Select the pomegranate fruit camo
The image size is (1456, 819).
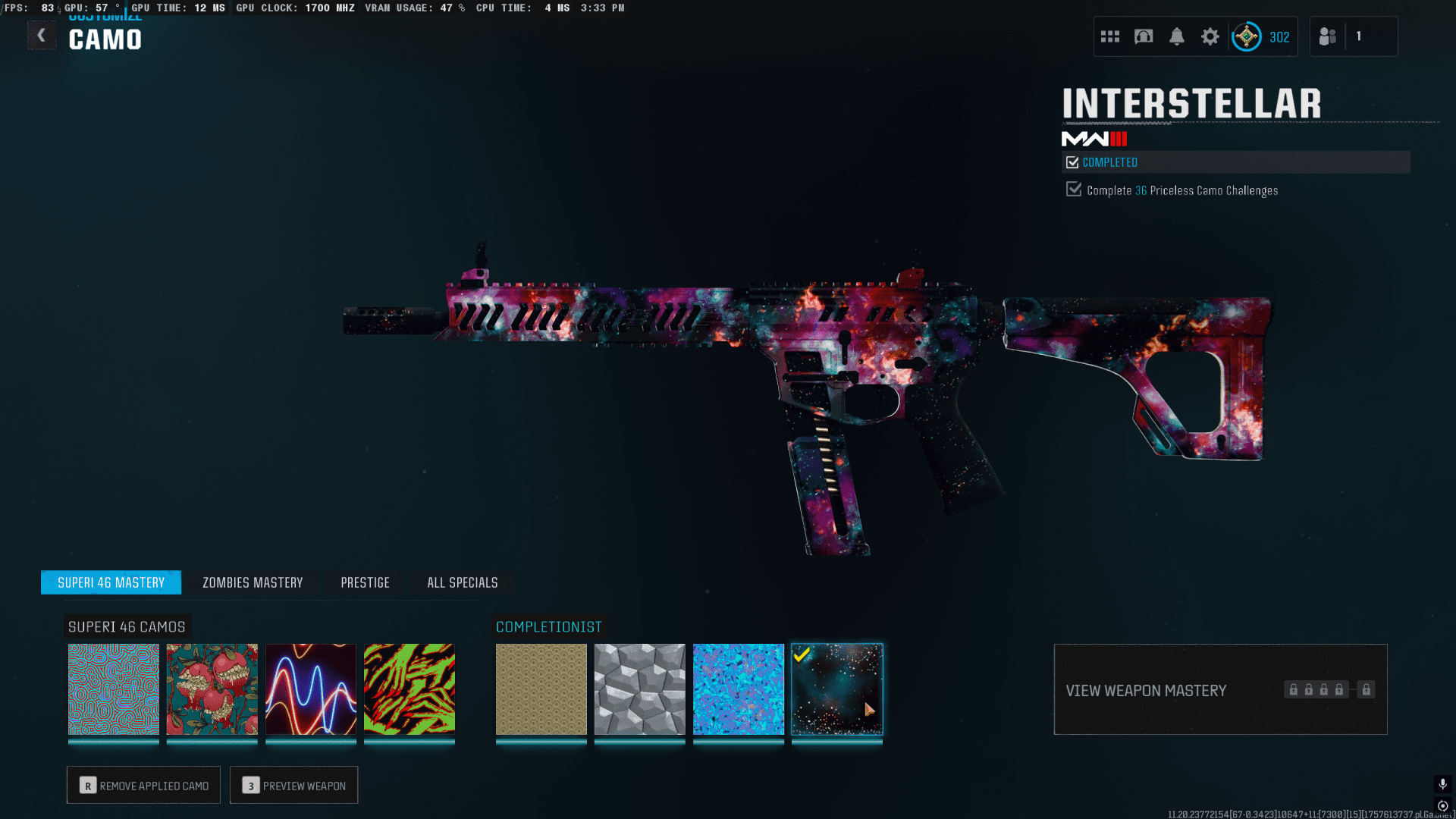point(212,689)
